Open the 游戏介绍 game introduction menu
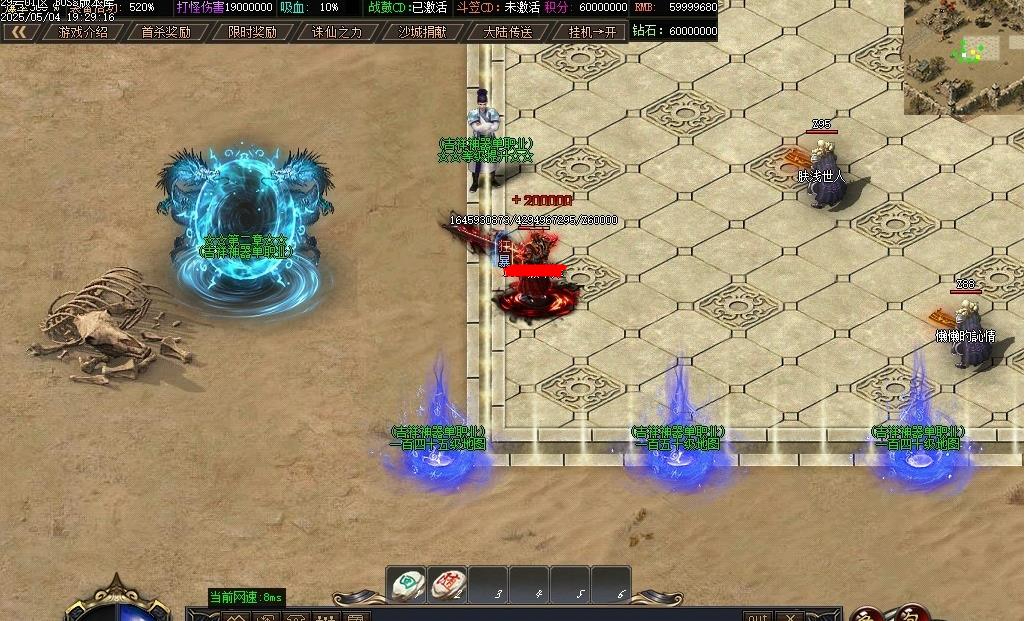Viewport: 1030px width, 621px height. [83, 32]
